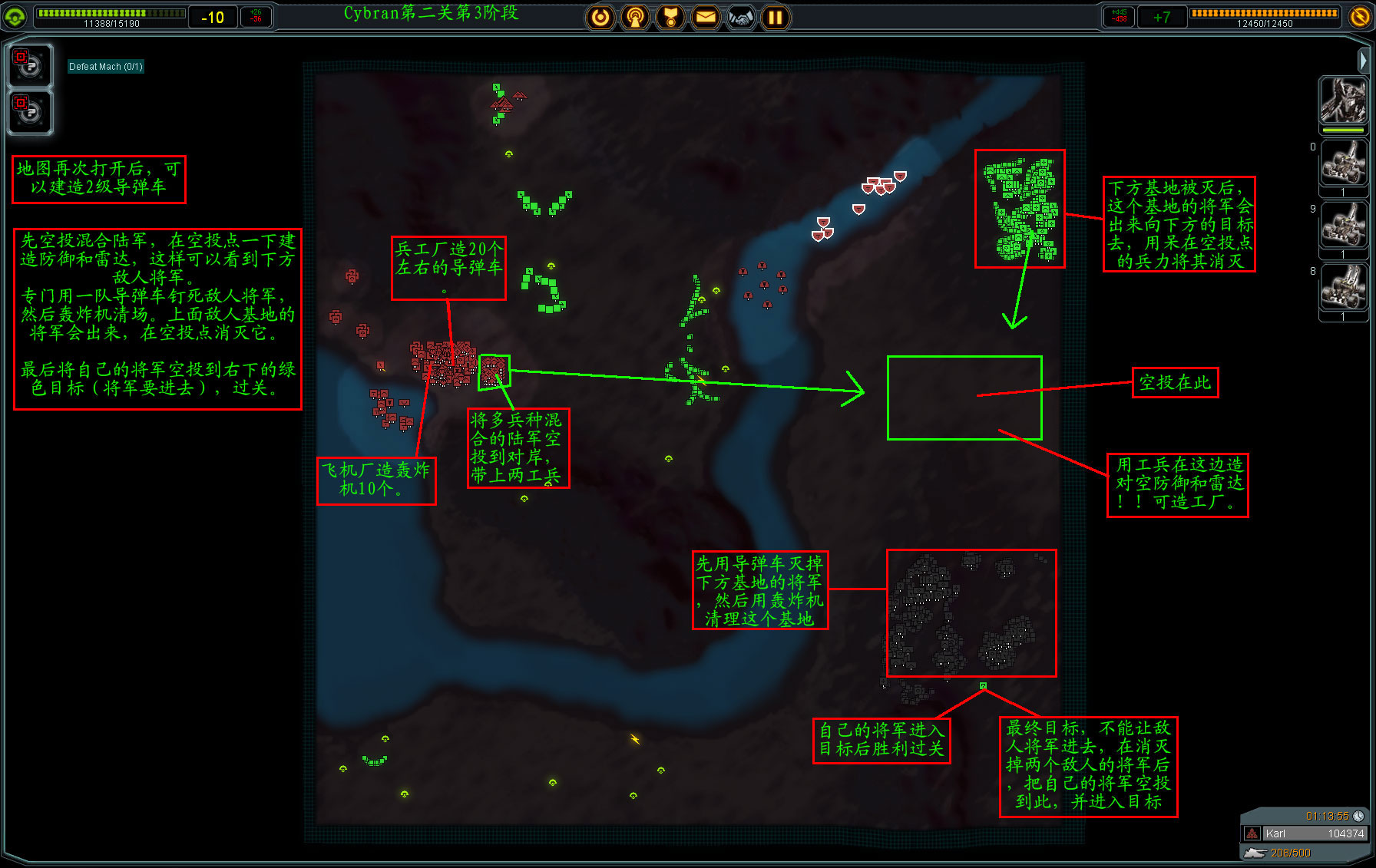This screenshot has height=868, width=1376.
Task: Select control group 8 unit
Action: point(1342,288)
